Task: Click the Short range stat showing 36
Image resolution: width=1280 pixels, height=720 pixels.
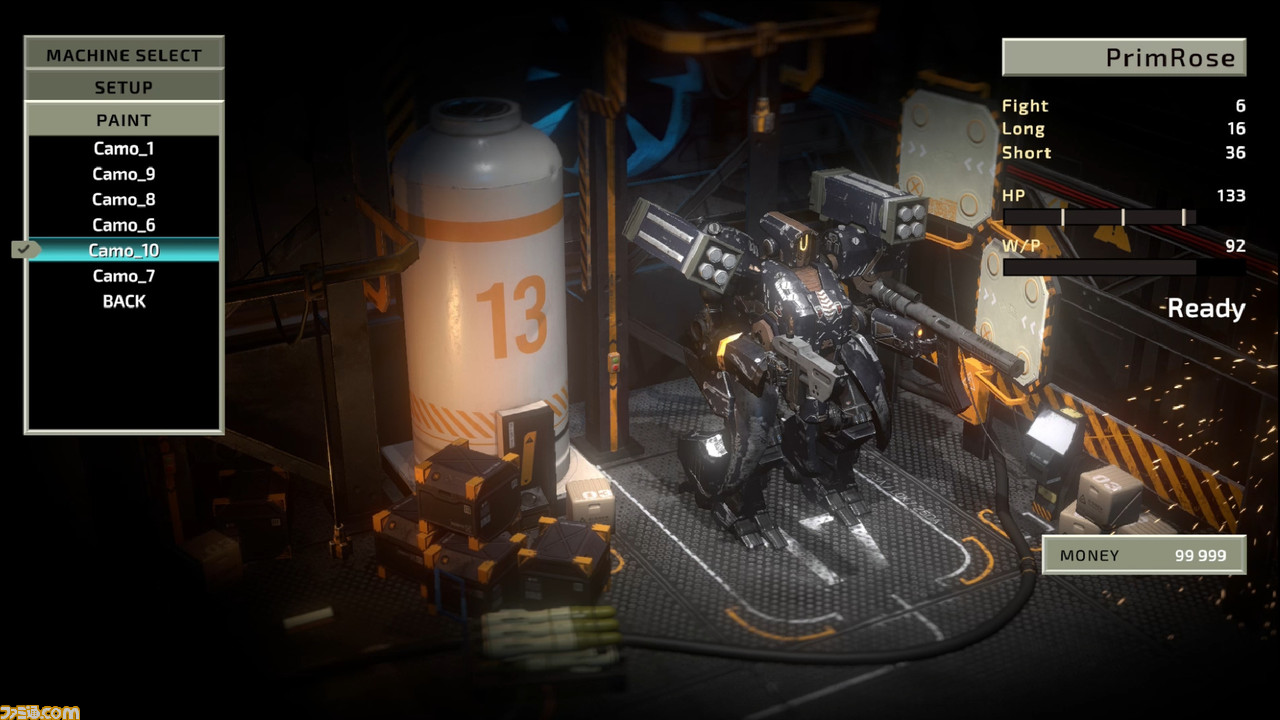Action: pos(1120,152)
